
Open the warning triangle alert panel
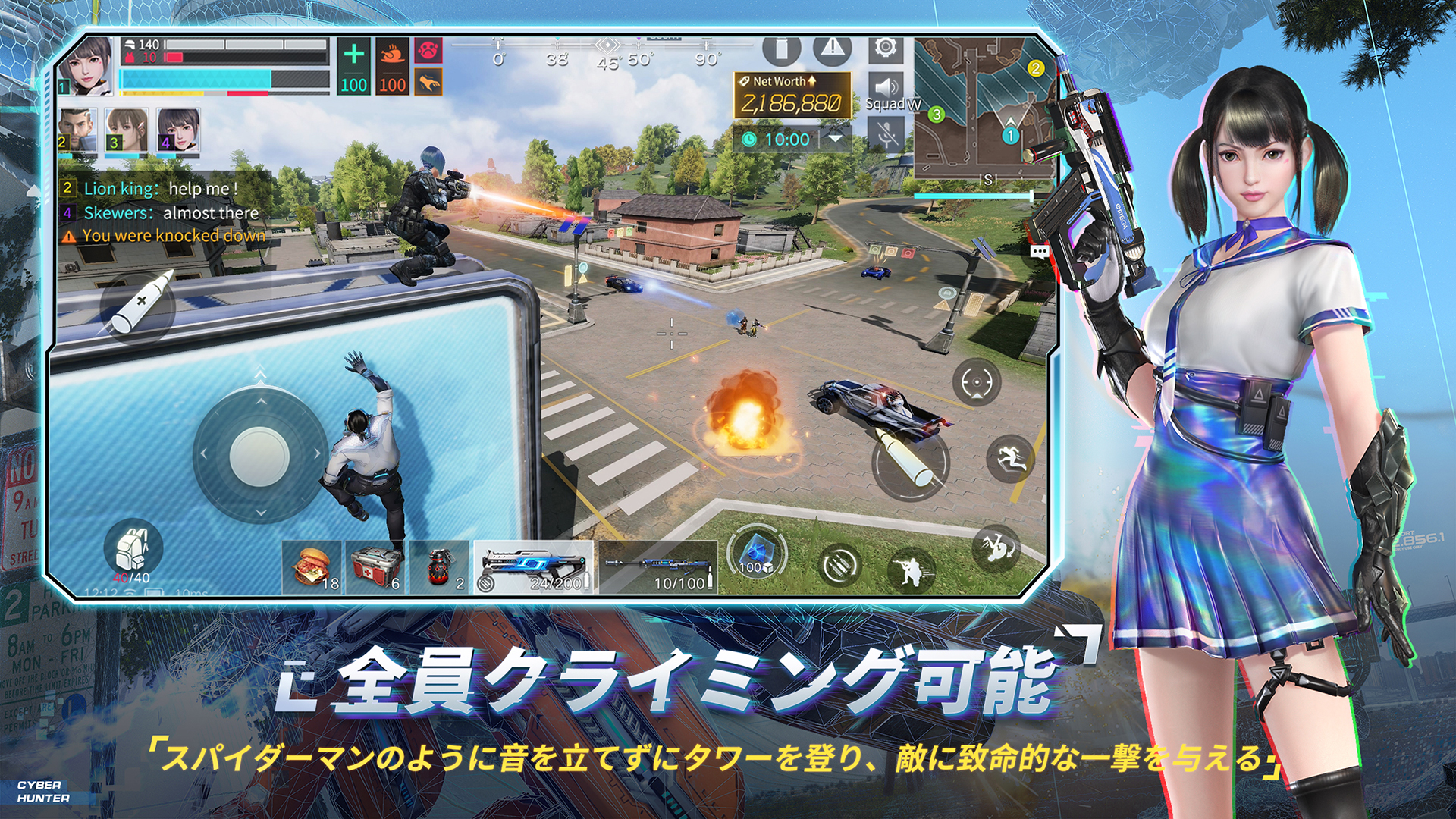coord(832,50)
